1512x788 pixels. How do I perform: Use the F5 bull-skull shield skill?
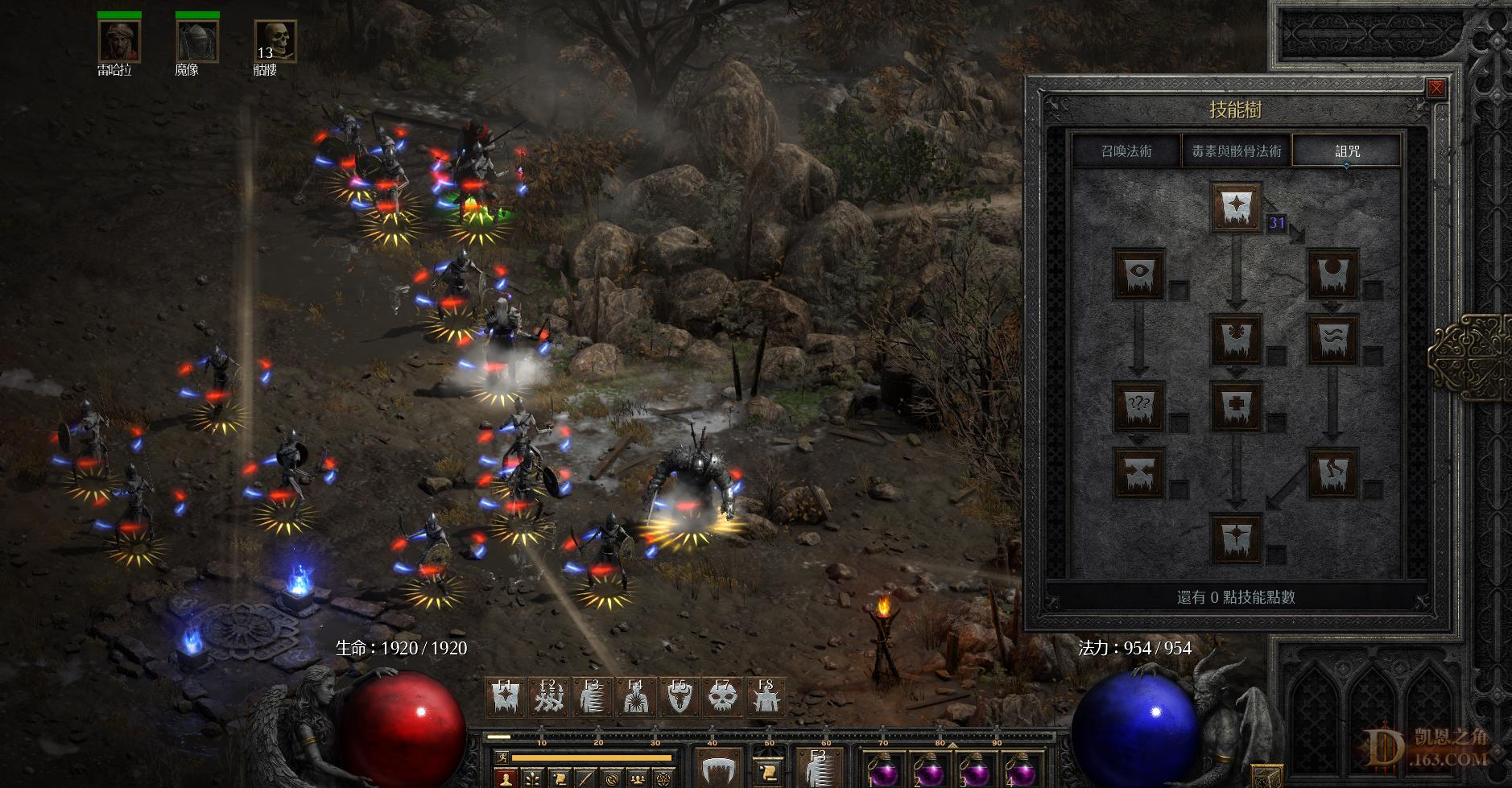tap(679, 697)
